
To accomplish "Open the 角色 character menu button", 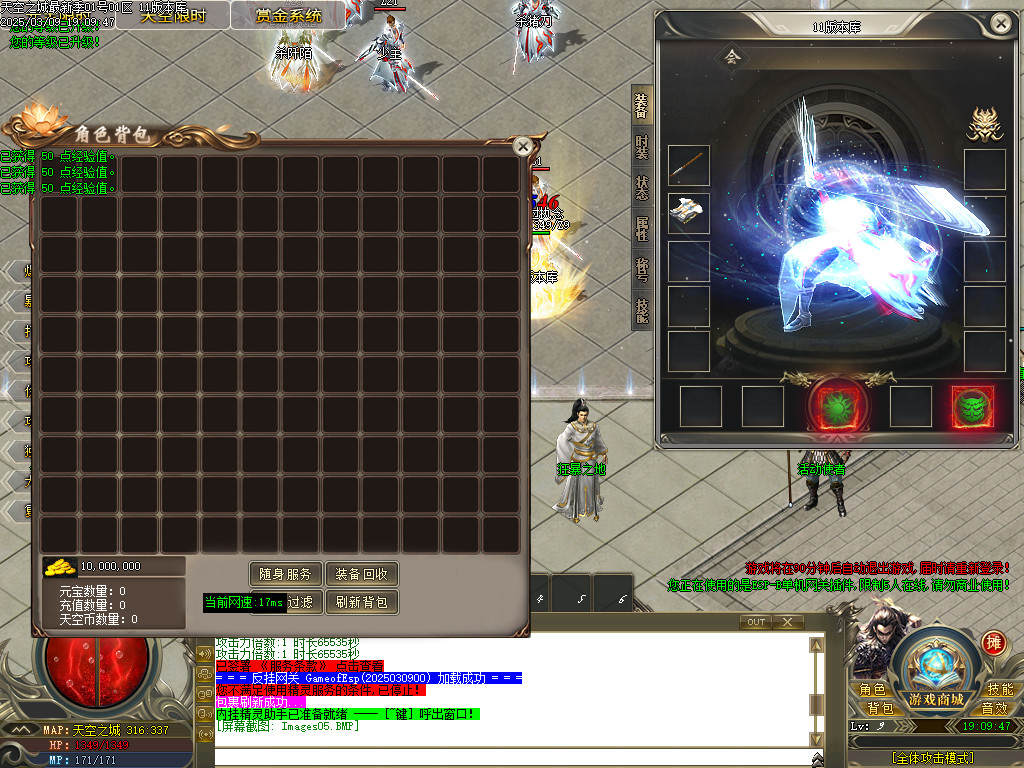I will pos(872,689).
